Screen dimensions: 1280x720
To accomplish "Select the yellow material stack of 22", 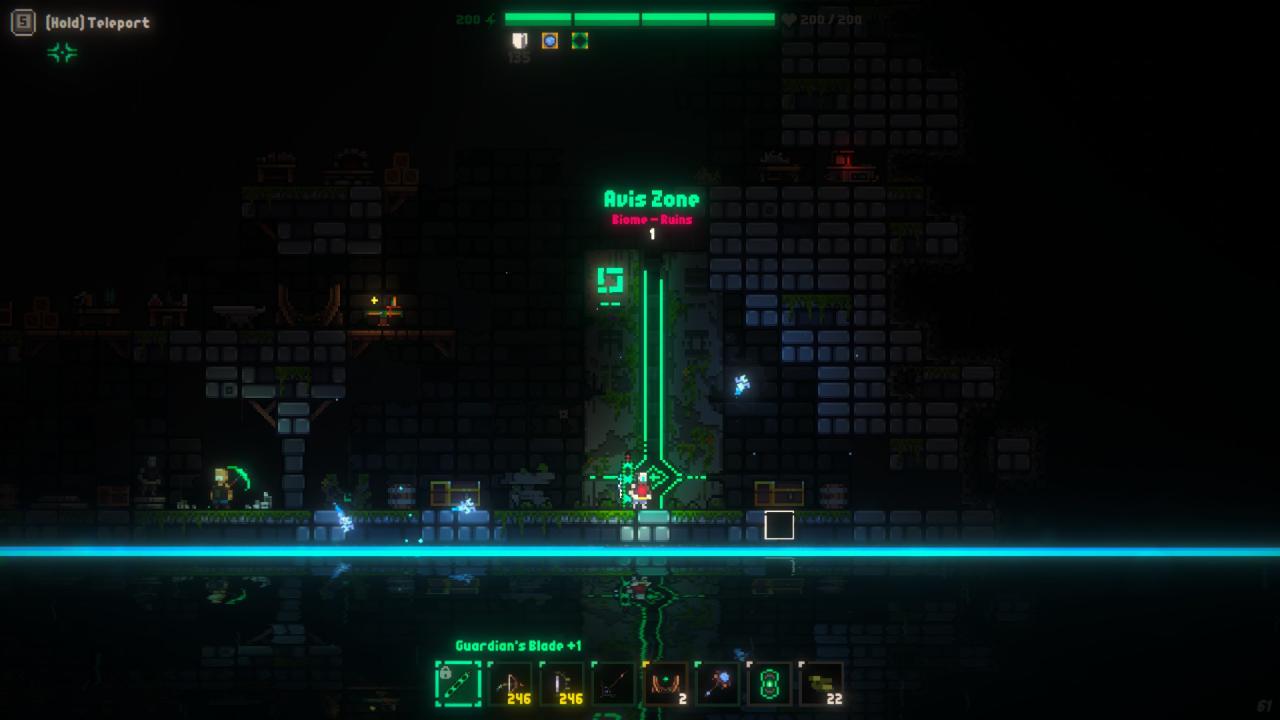I will coord(822,685).
